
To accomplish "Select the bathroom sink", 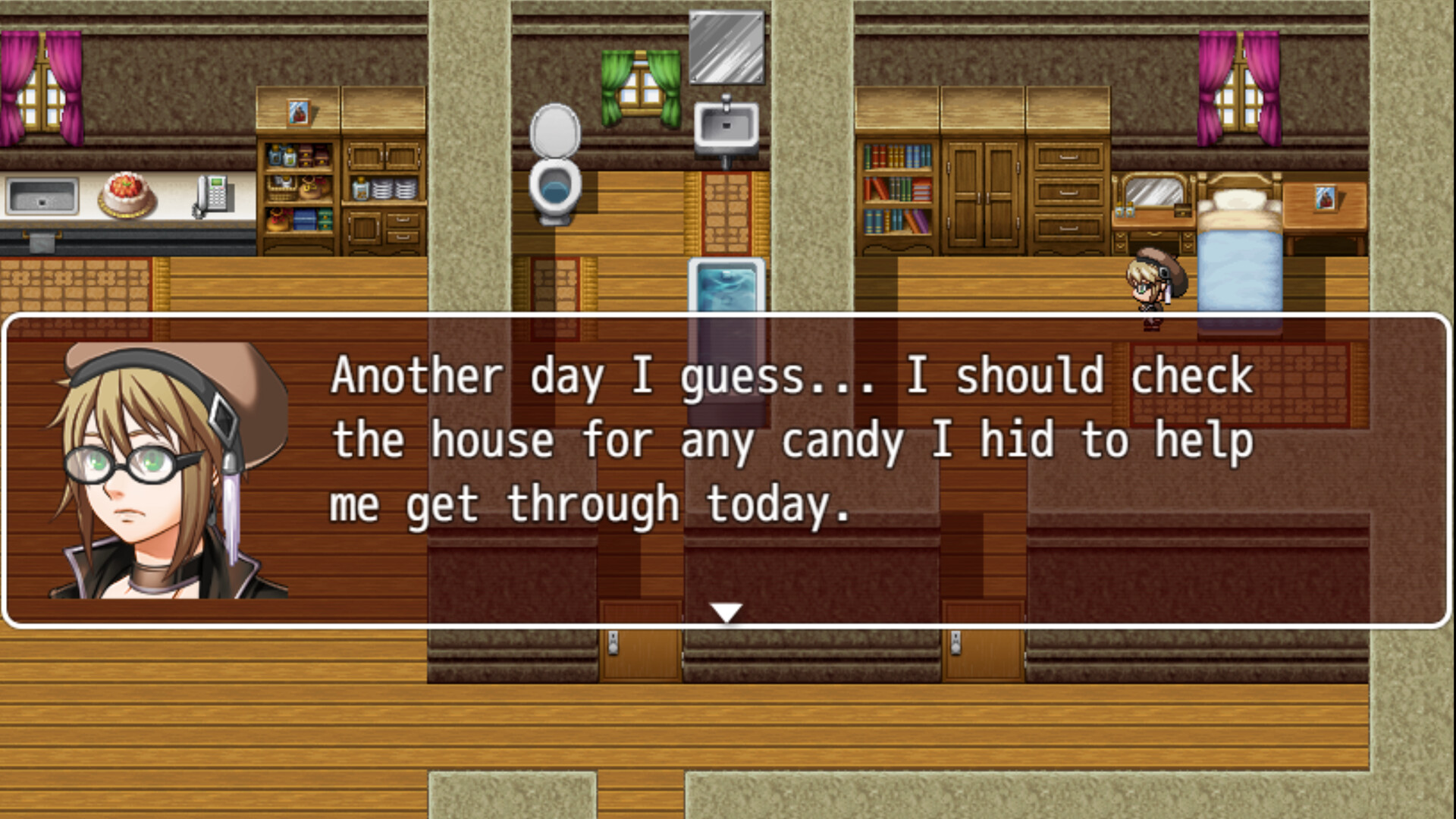I will pyautogui.click(x=726, y=125).
